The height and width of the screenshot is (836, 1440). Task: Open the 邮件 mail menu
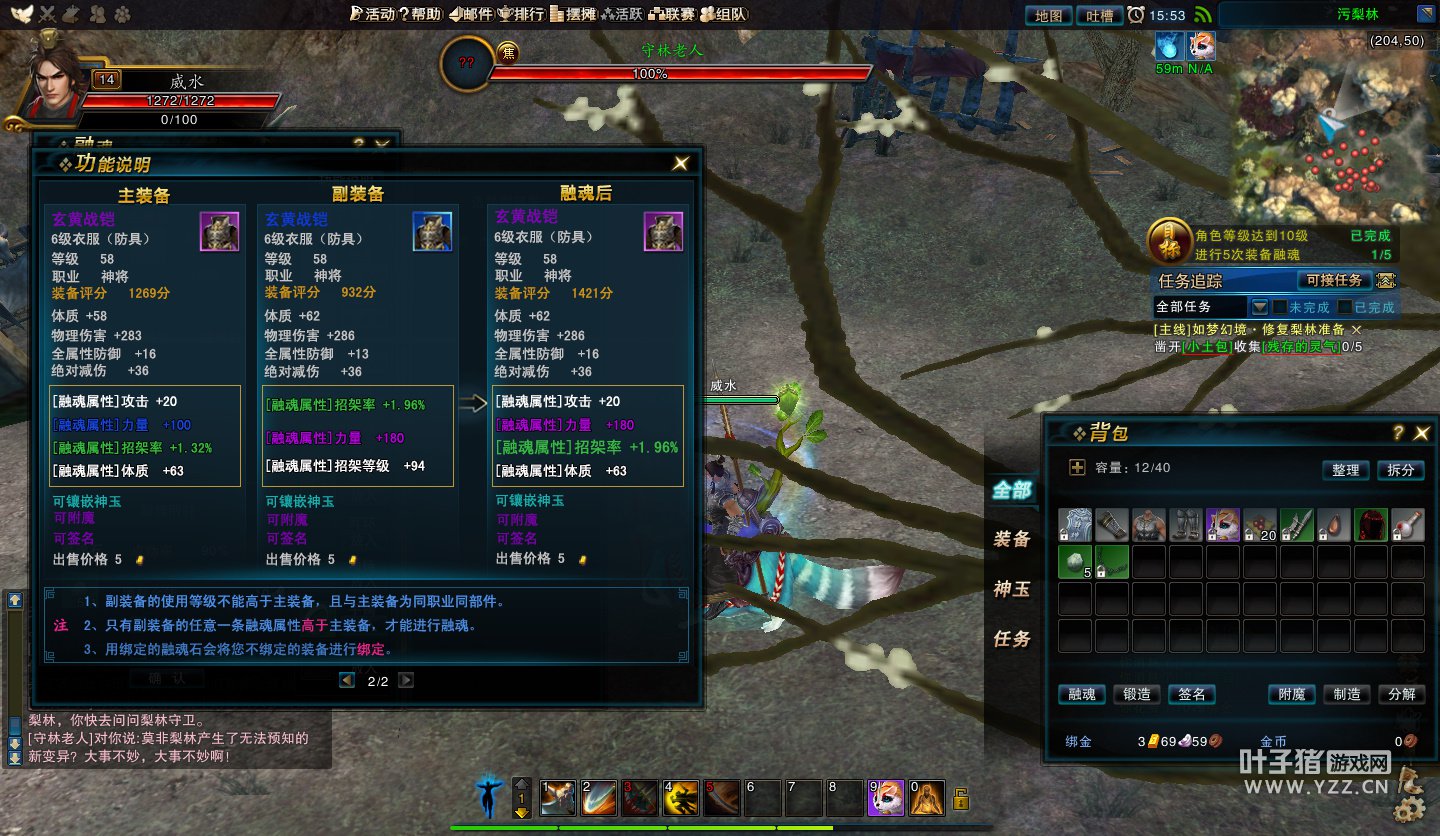pyautogui.click(x=470, y=14)
